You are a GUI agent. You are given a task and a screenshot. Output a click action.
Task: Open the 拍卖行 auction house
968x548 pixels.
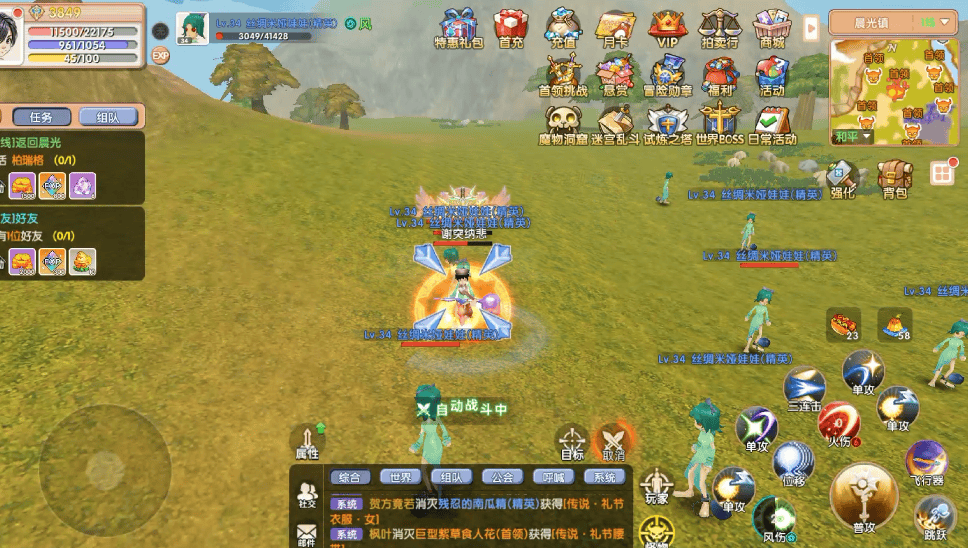[719, 27]
